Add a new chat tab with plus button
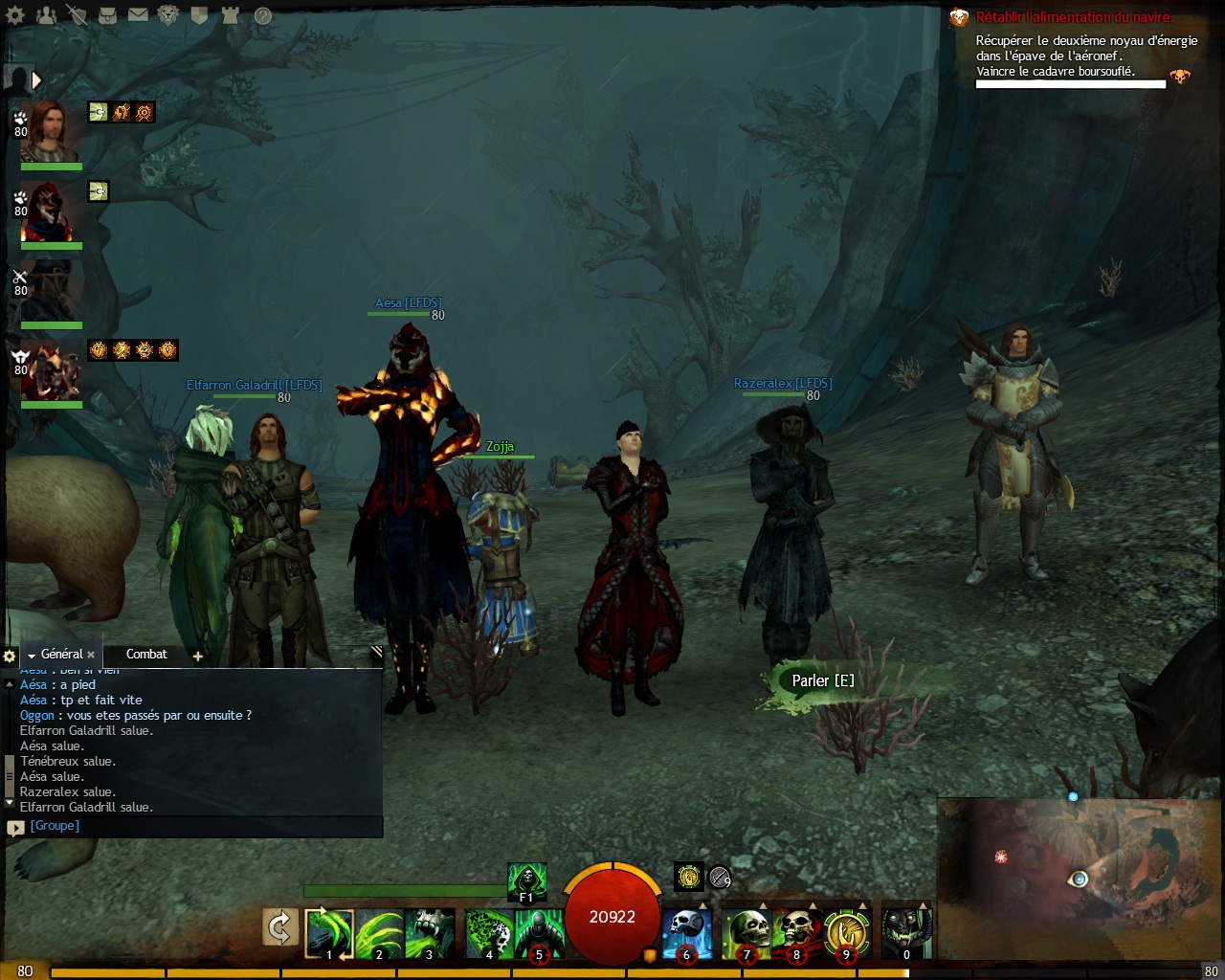1225x980 pixels. (198, 656)
